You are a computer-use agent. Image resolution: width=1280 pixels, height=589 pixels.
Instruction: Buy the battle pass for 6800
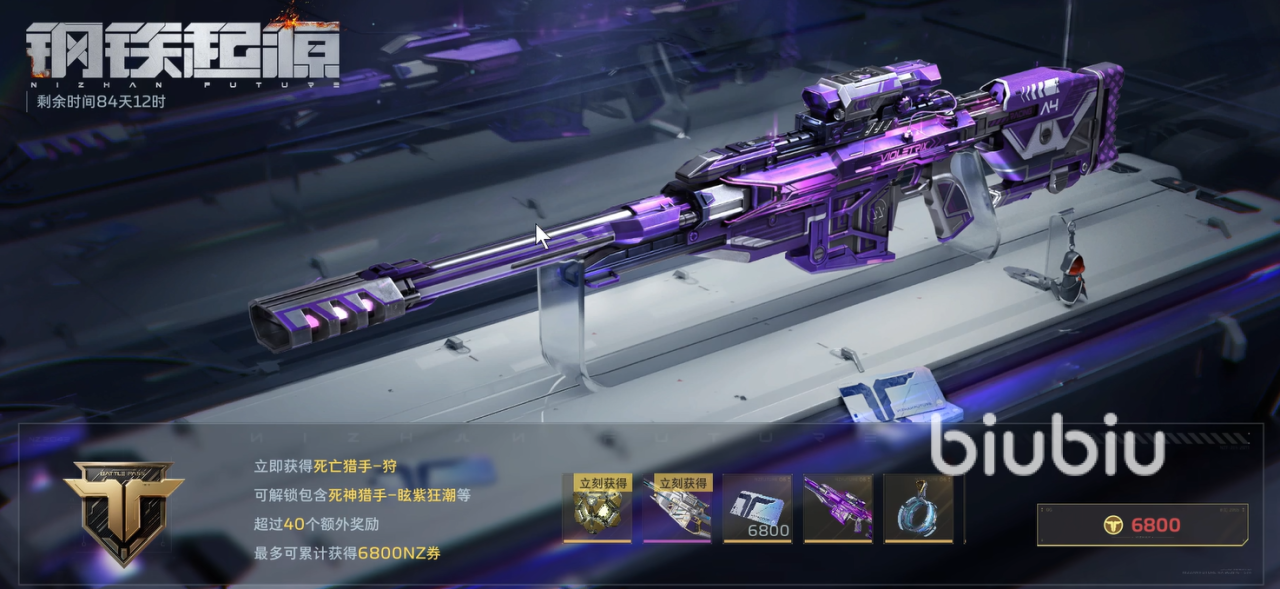click(1142, 525)
